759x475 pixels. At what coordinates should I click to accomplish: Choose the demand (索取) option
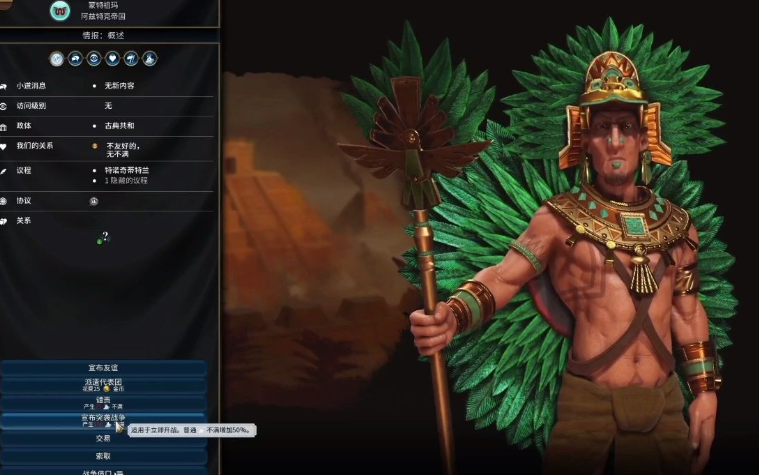(x=104, y=455)
